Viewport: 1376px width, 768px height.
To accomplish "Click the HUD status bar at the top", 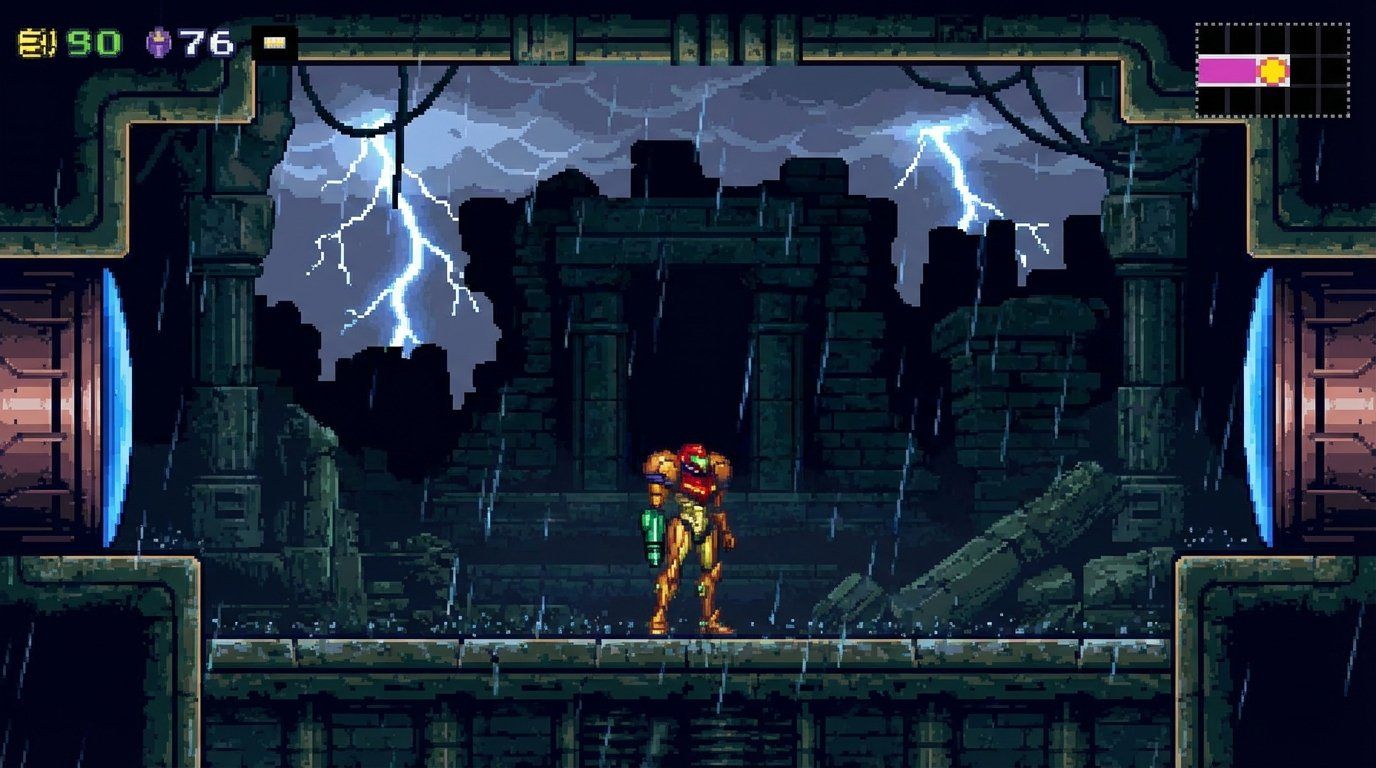I will [140, 40].
